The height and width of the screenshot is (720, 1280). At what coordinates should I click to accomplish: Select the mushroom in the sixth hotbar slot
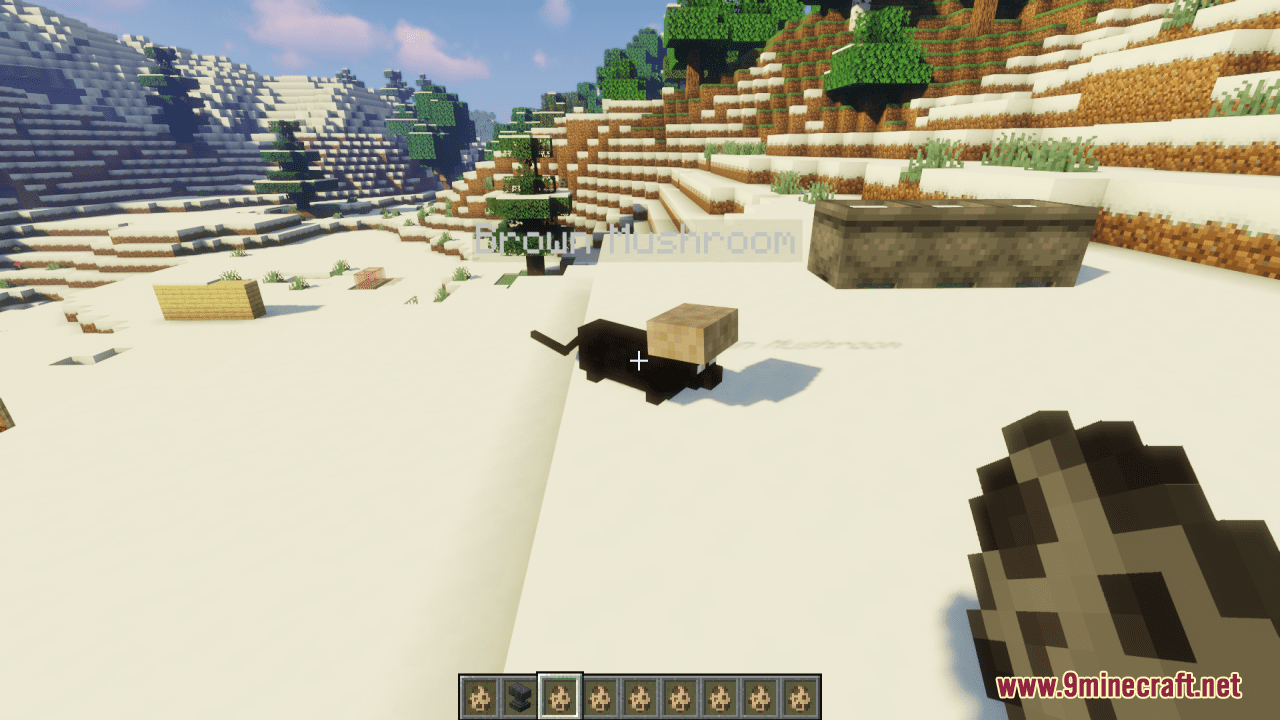pos(679,693)
